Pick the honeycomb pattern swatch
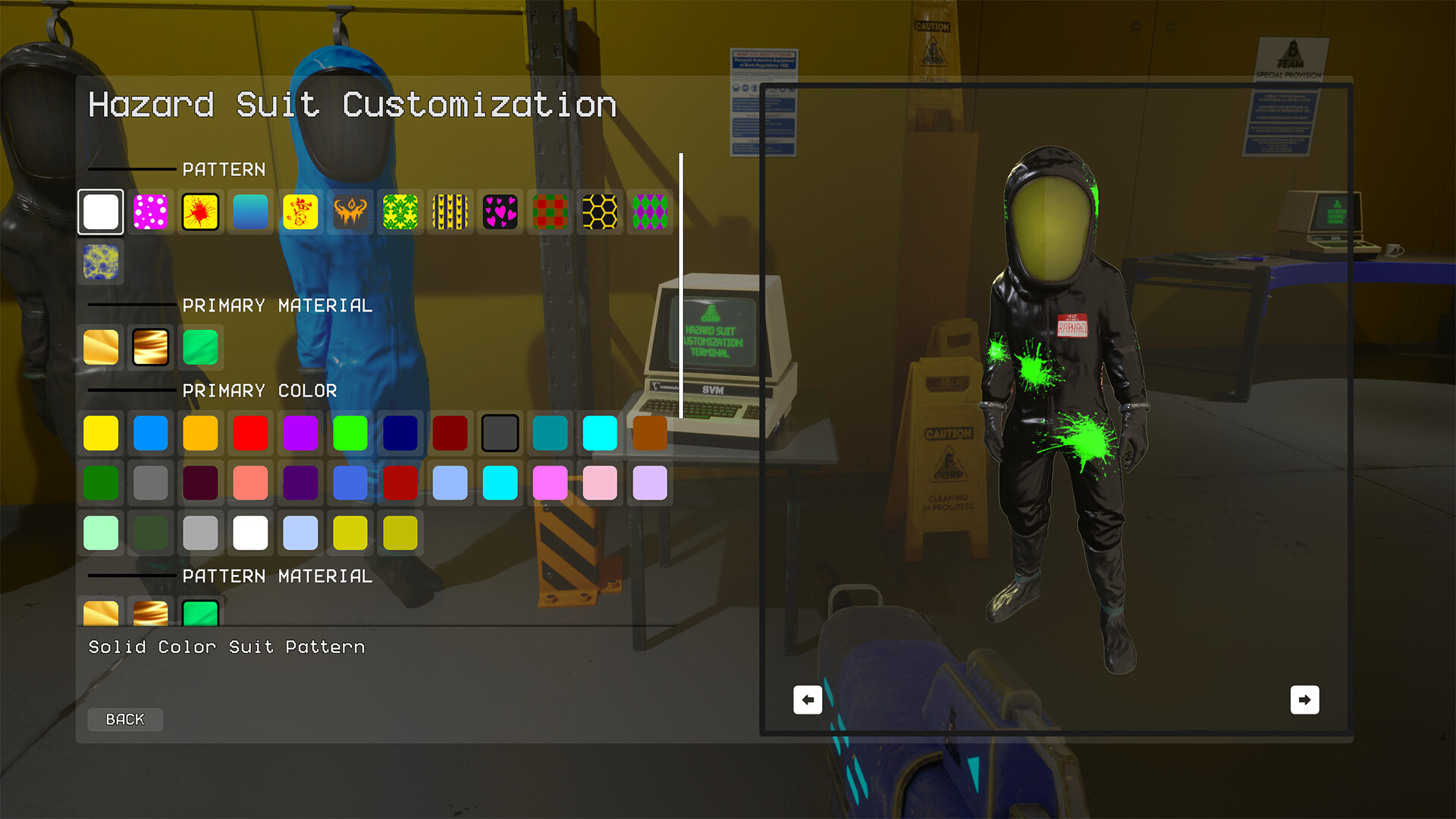 tap(600, 212)
